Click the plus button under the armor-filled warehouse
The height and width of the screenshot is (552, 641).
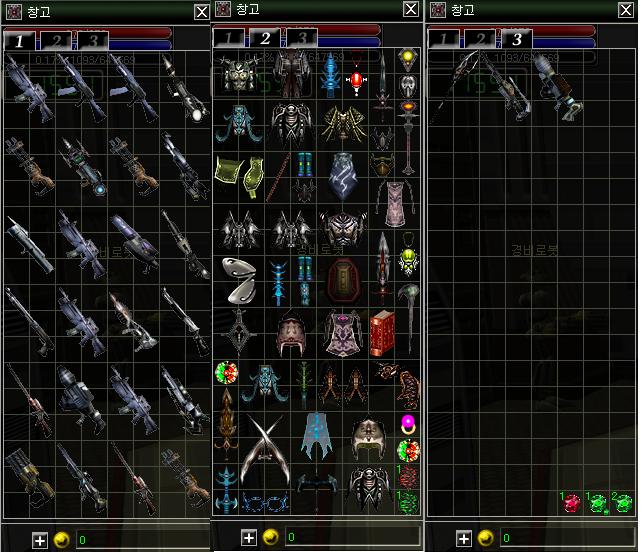click(249, 537)
